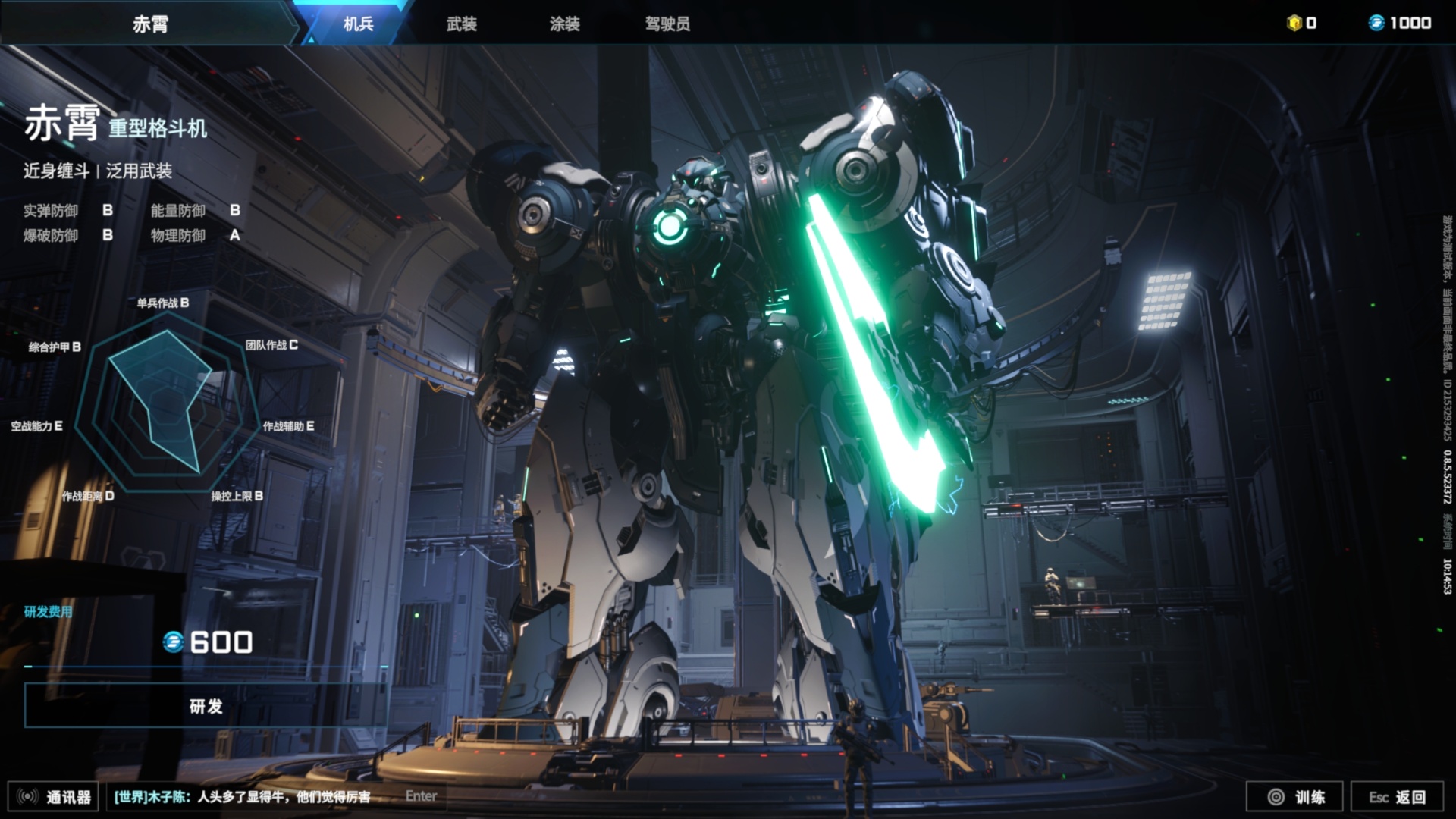1456x819 pixels.
Task: Click the 研发 research button
Action: point(206,706)
